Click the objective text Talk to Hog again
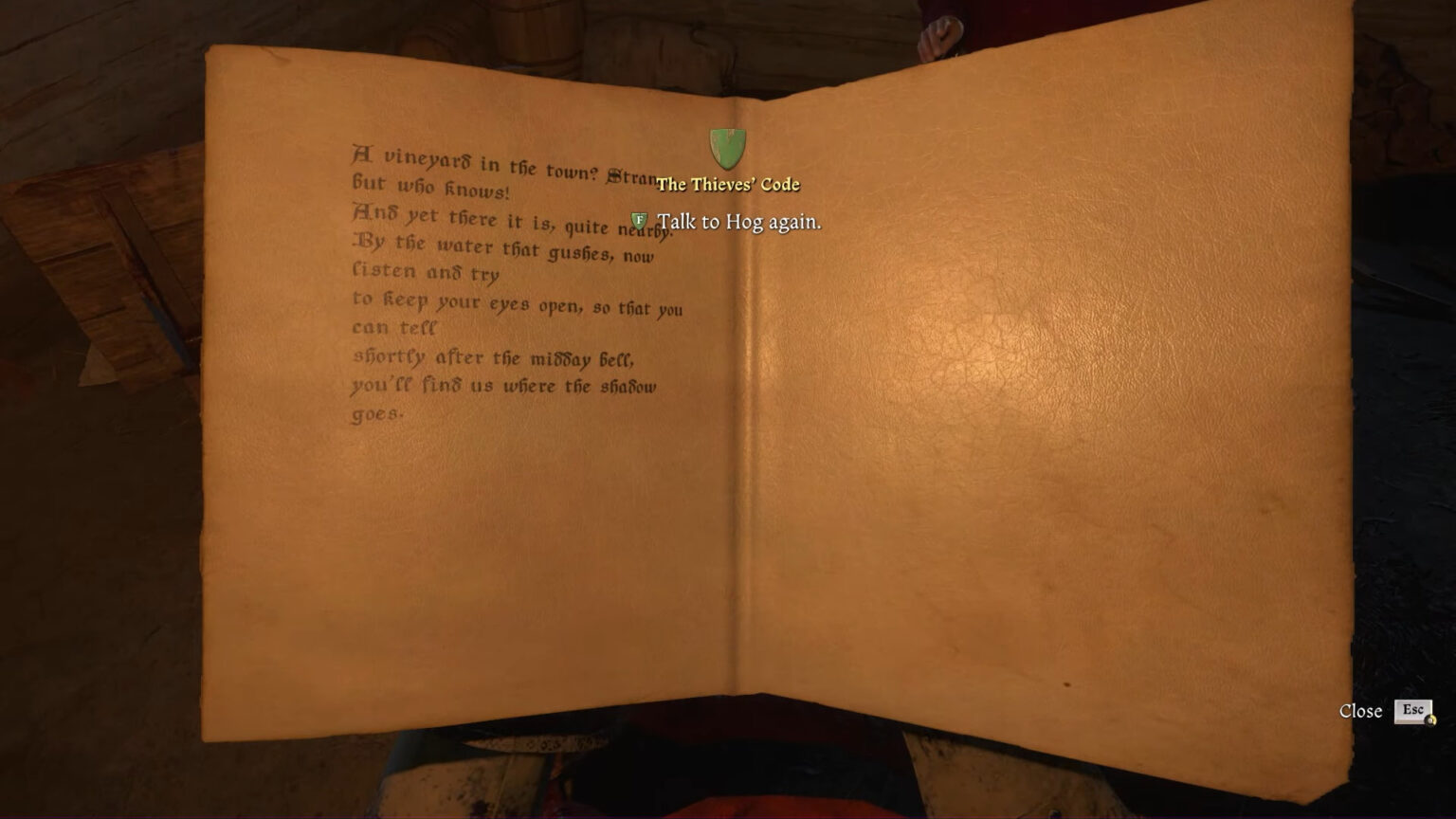Image resolution: width=1456 pixels, height=819 pixels. (x=738, y=221)
